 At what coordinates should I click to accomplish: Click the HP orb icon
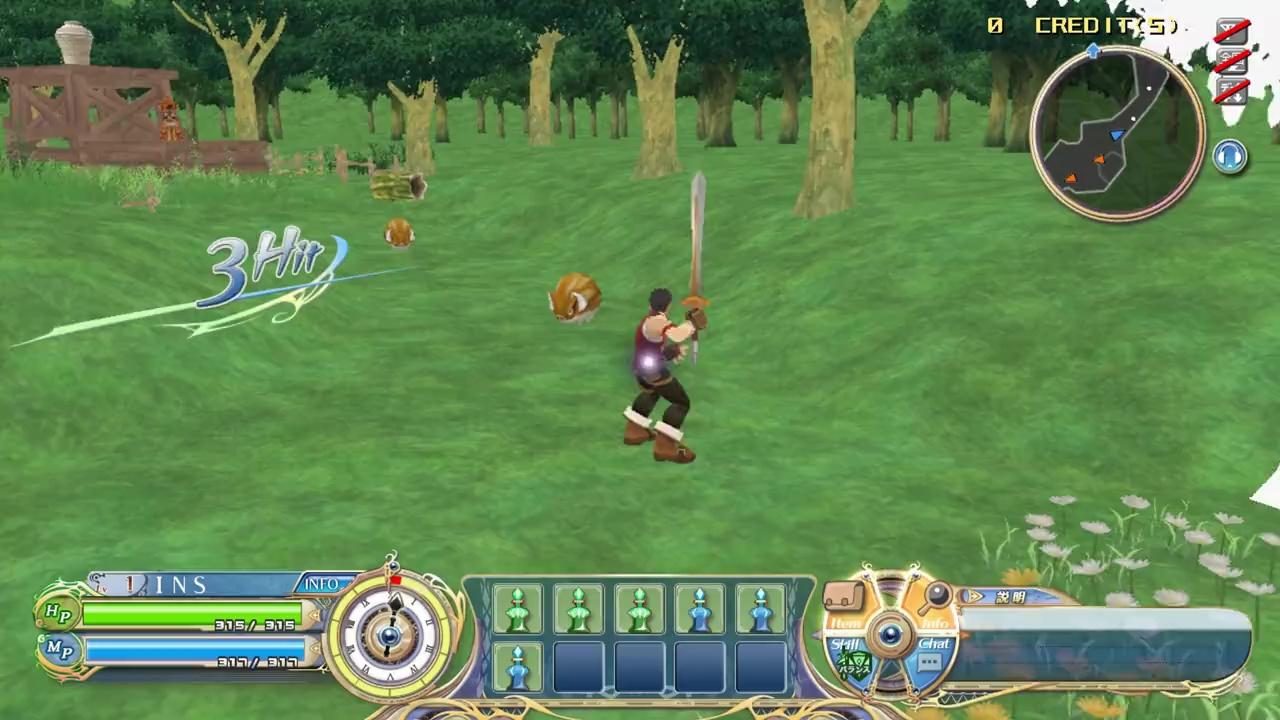tap(57, 612)
